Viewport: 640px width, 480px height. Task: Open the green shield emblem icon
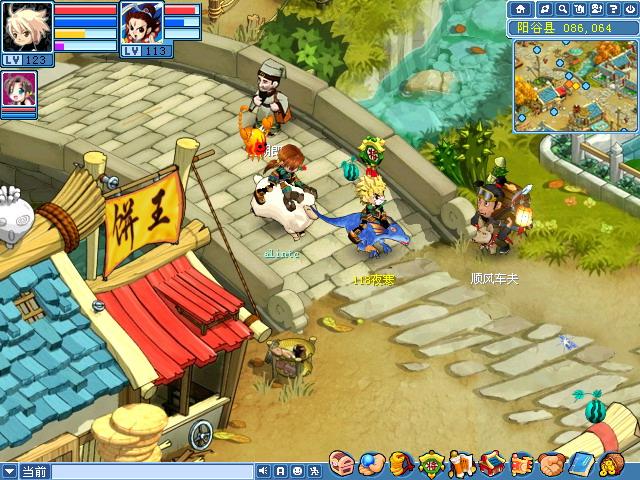click(x=432, y=464)
